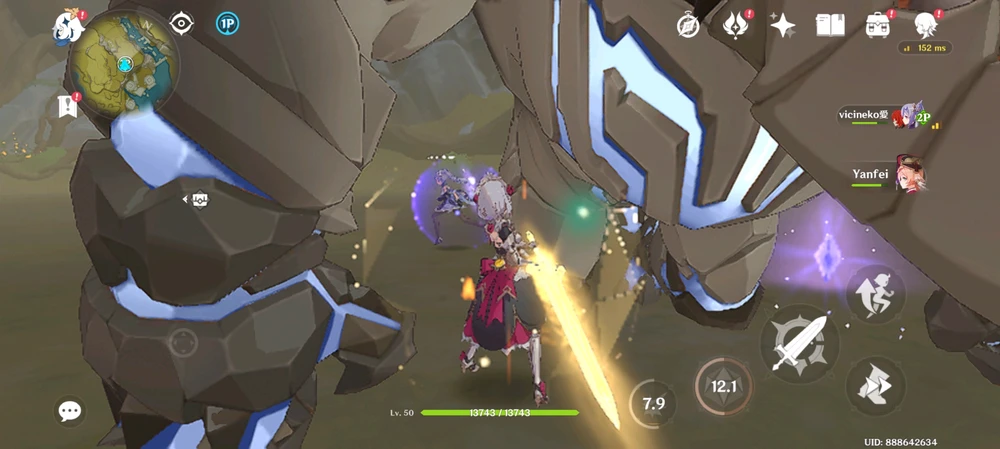Open the character screen icon
The width and height of the screenshot is (1000, 449).
(x=926, y=26)
